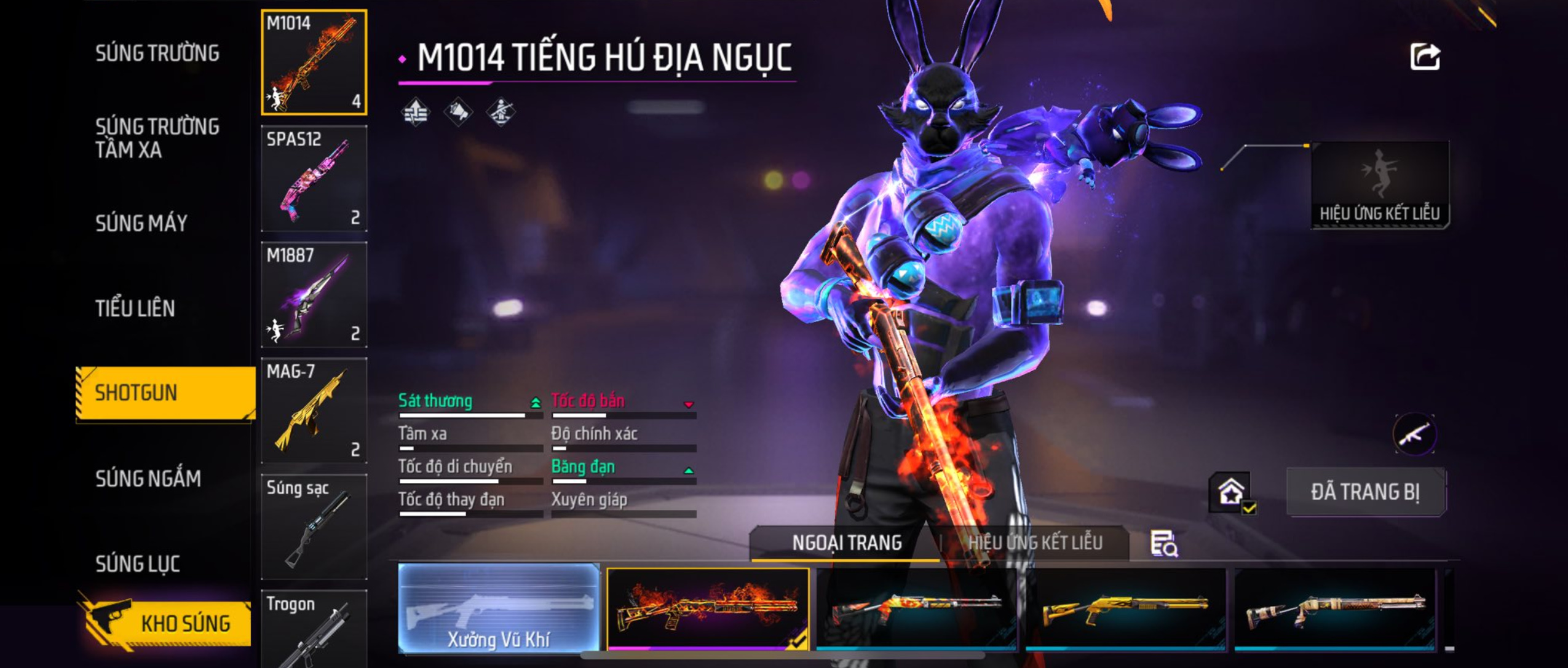Select the Súng Trường weapon category
Image resolution: width=1568 pixels, height=668 pixels.
pos(157,53)
